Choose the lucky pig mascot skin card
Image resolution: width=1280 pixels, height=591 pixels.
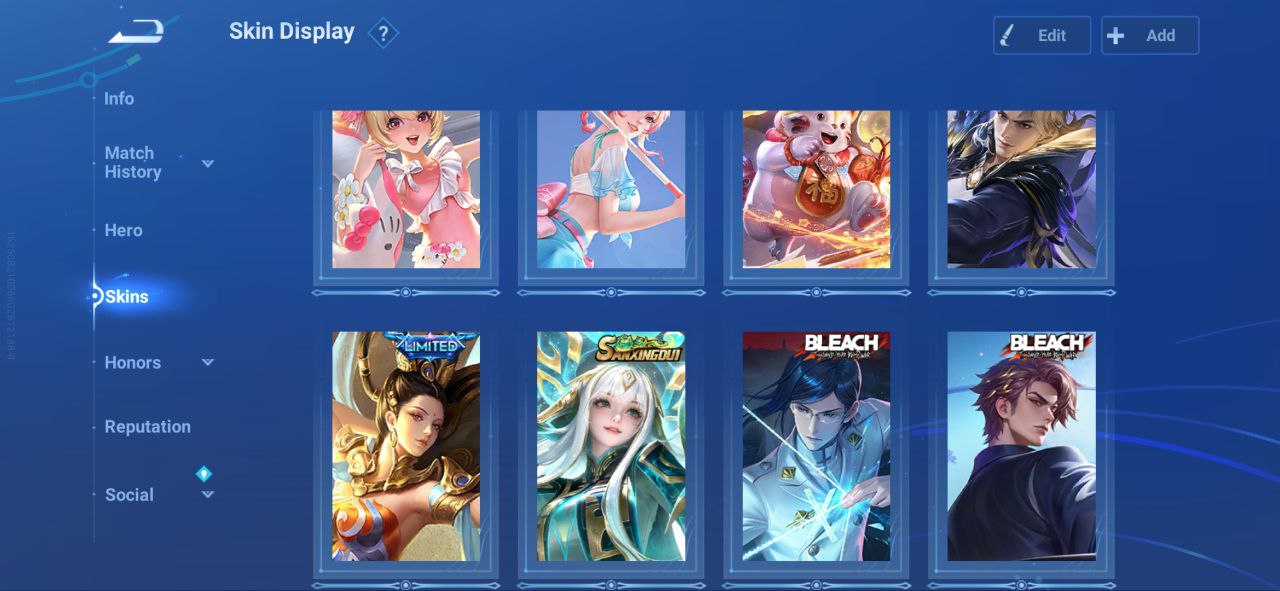point(816,189)
